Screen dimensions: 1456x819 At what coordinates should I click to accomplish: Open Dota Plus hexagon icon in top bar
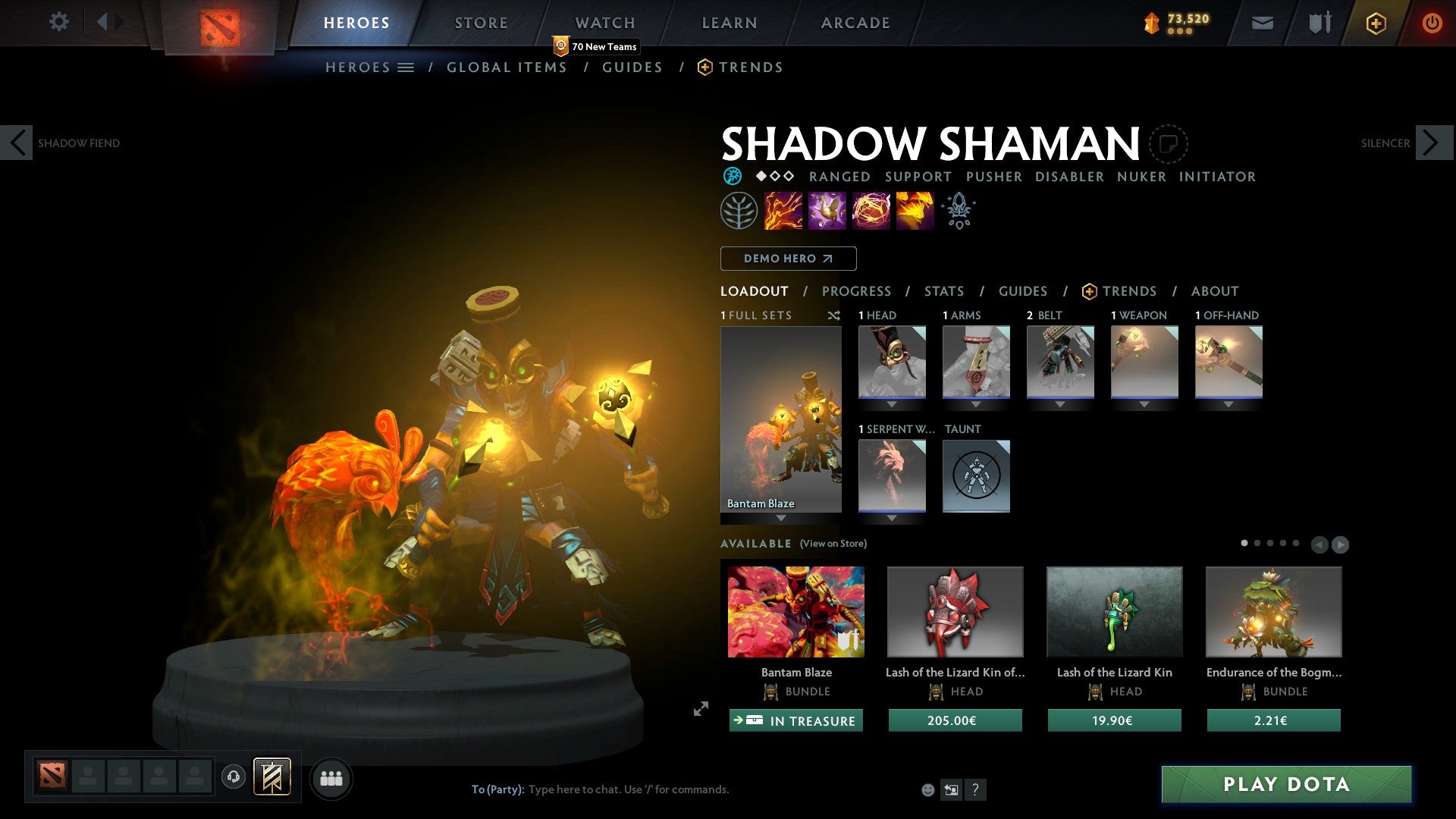1375,23
